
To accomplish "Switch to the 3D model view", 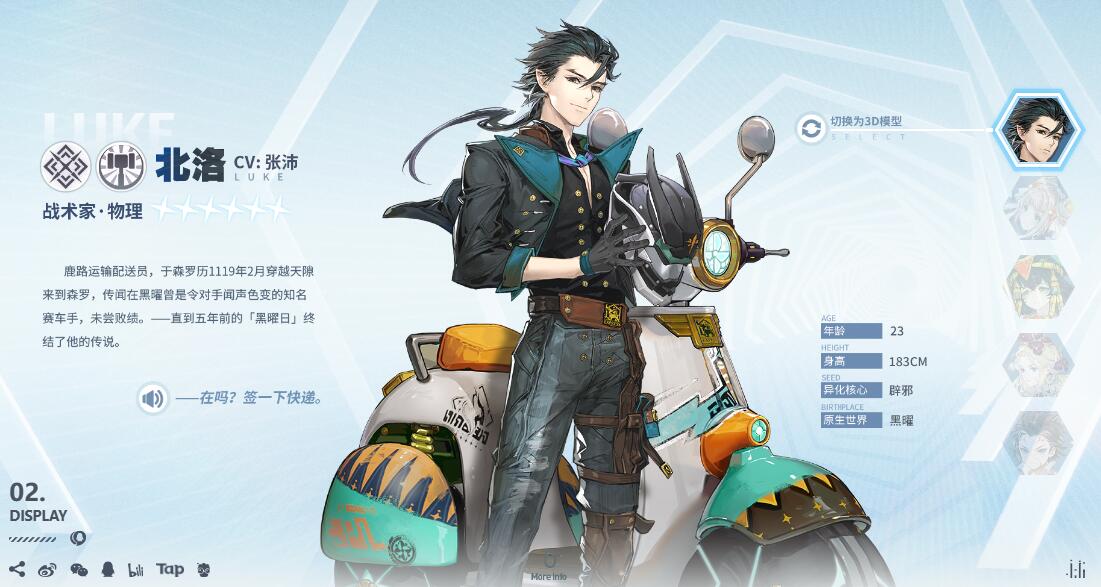I will pos(811,127).
